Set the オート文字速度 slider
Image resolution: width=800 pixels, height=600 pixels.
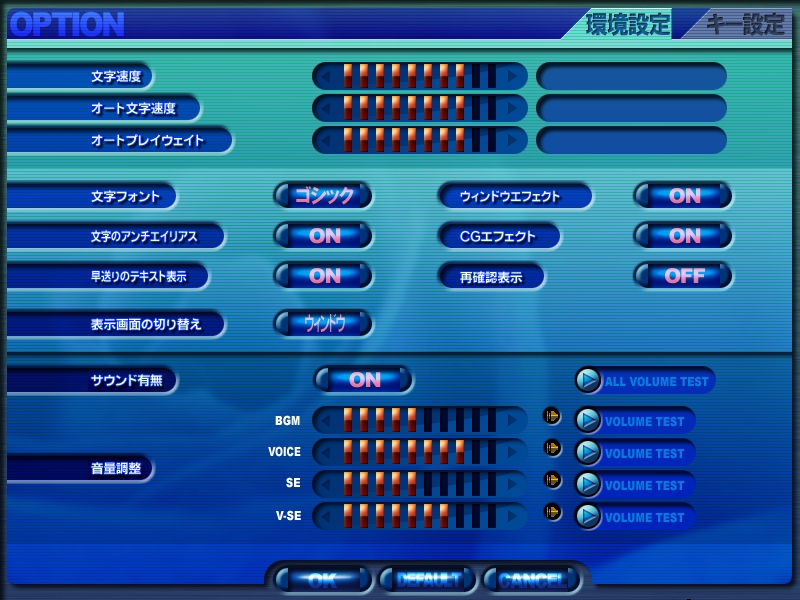420,108
